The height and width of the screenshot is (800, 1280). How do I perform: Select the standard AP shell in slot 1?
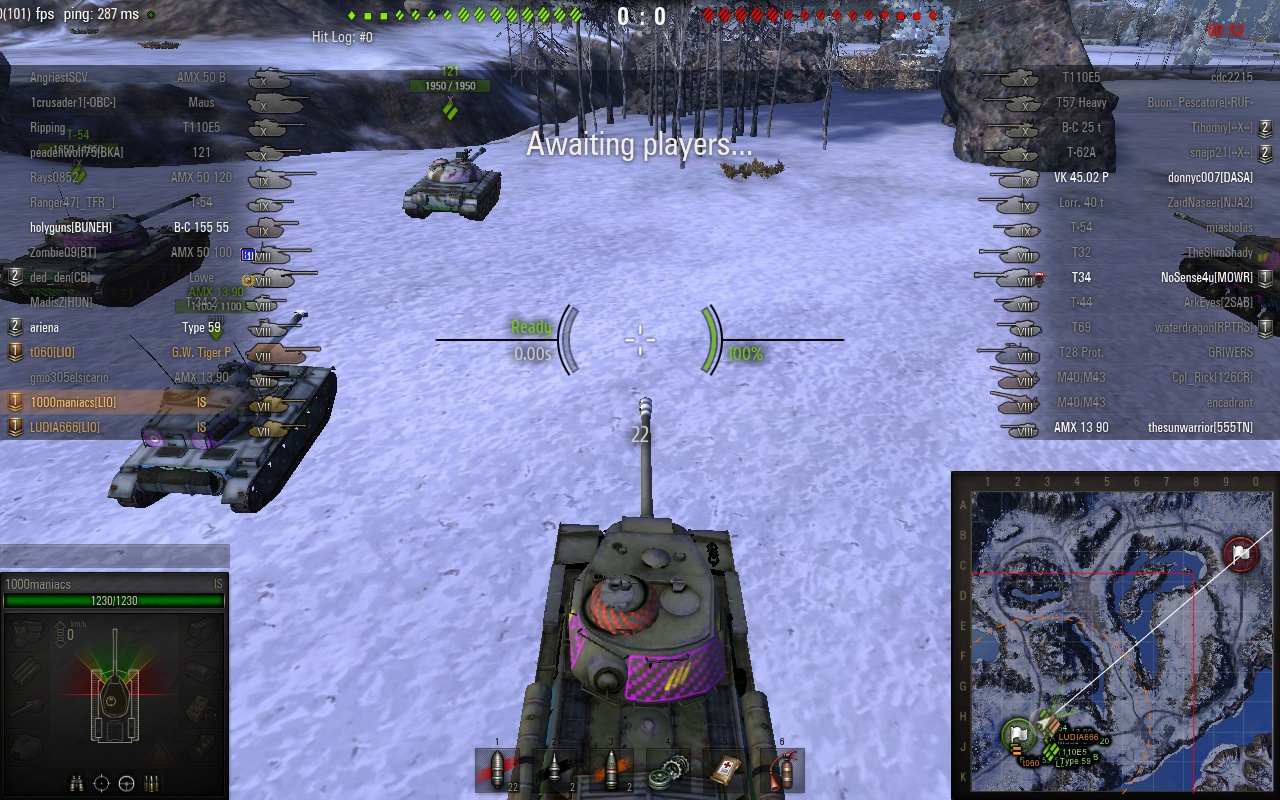coord(498,770)
